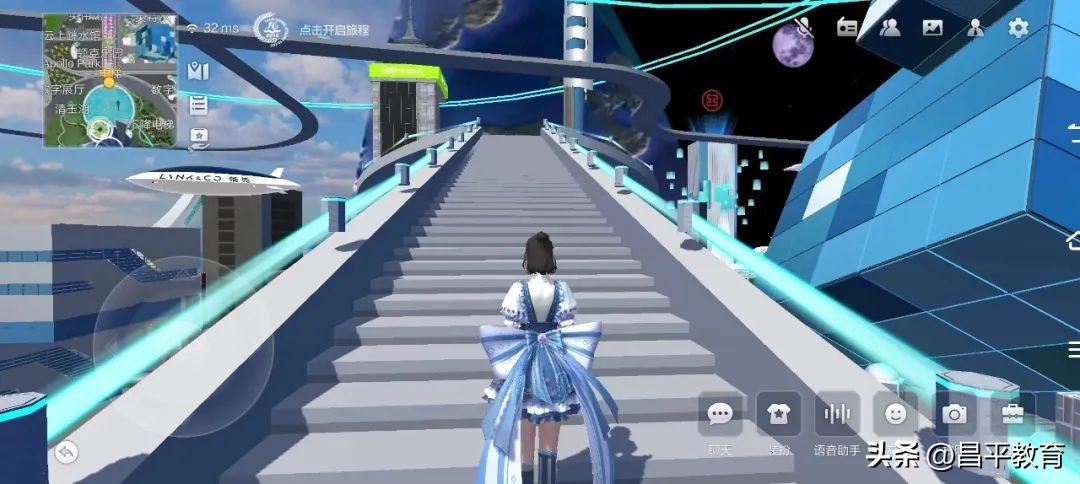
Task: Open the photo gallery icon
Action: 932,28
